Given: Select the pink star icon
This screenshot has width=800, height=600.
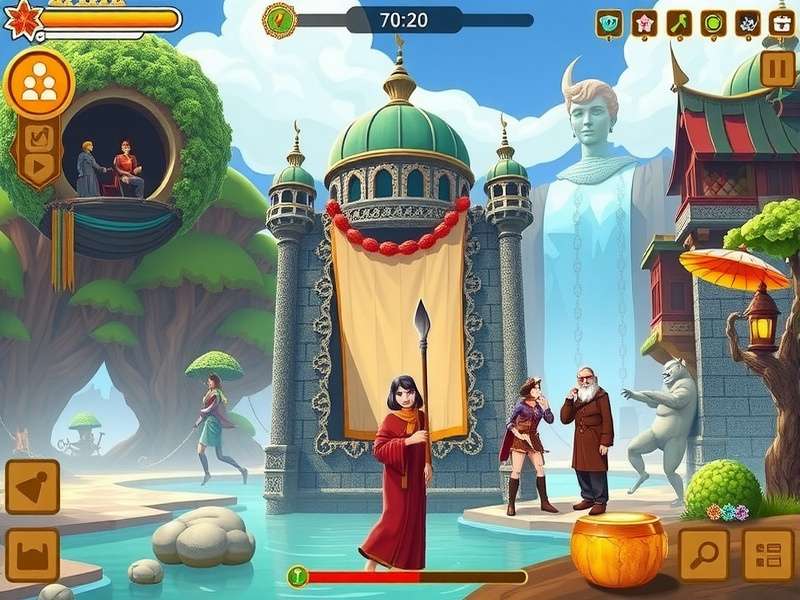Looking at the screenshot, I should tap(644, 23).
